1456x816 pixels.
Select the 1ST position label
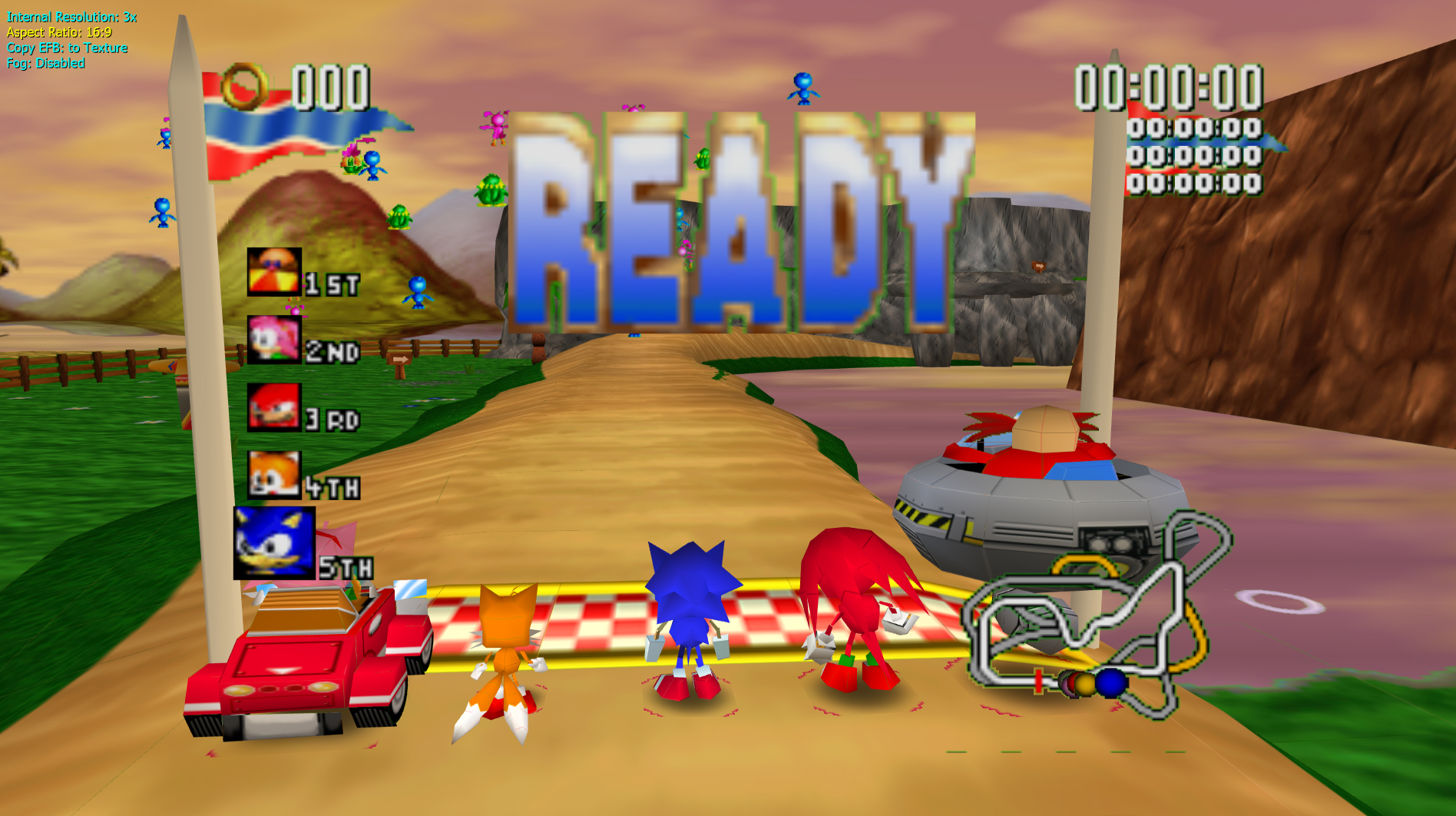332,283
